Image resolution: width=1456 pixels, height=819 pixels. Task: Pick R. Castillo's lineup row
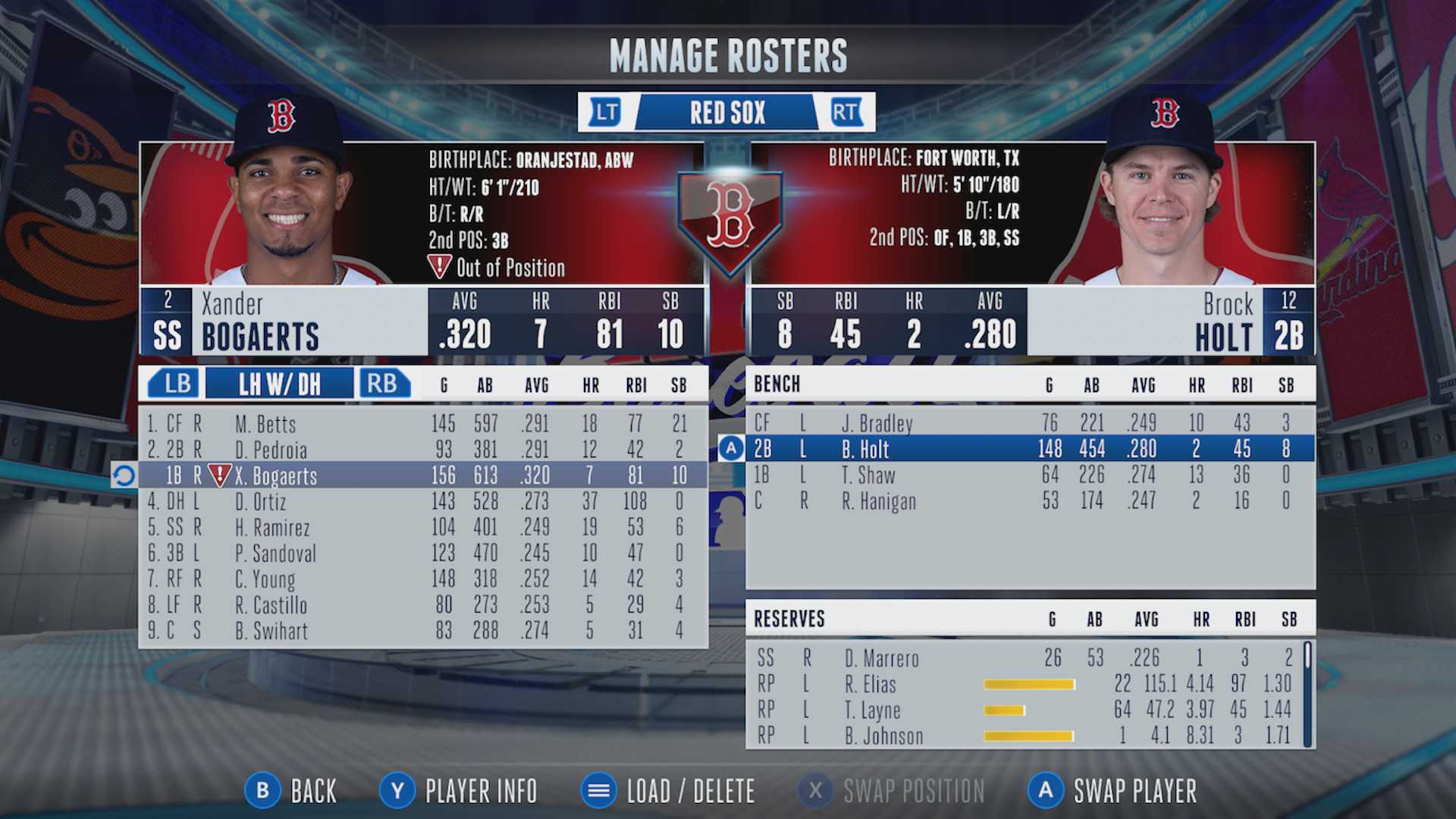click(422, 604)
